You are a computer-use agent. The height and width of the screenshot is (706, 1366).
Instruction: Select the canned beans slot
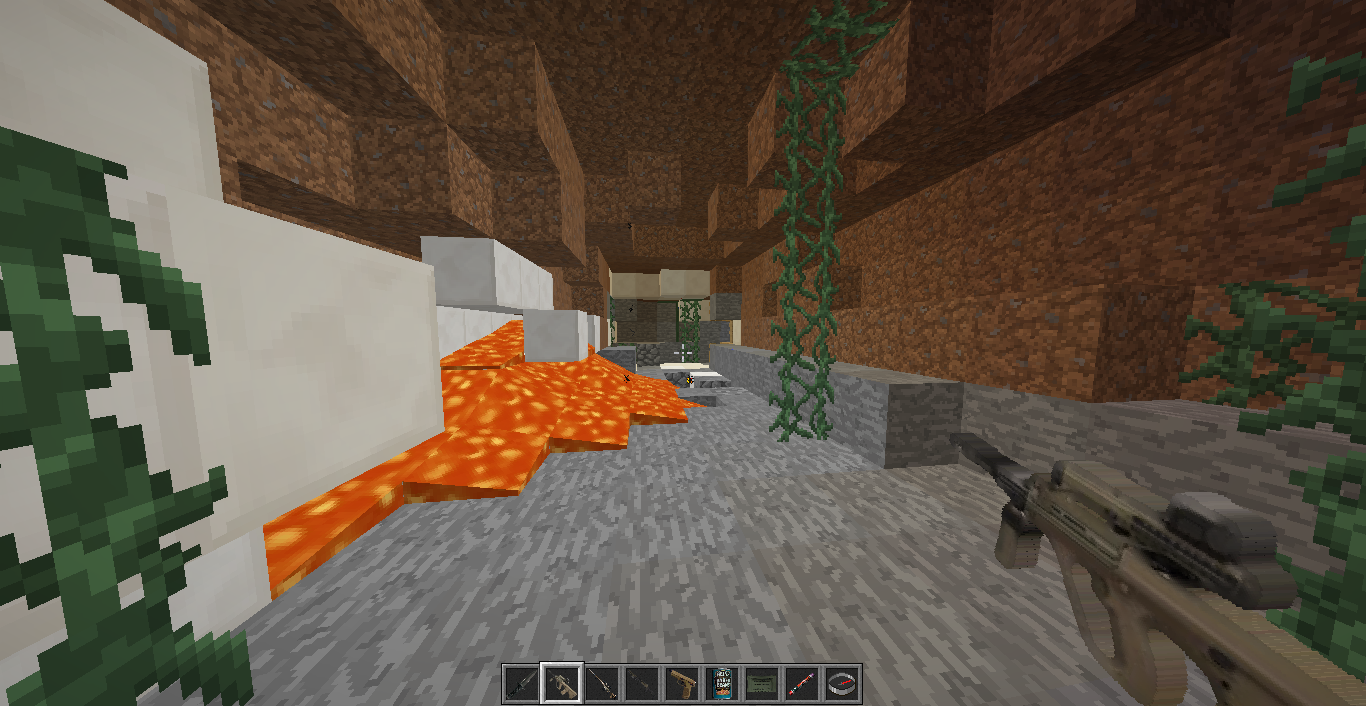721,684
